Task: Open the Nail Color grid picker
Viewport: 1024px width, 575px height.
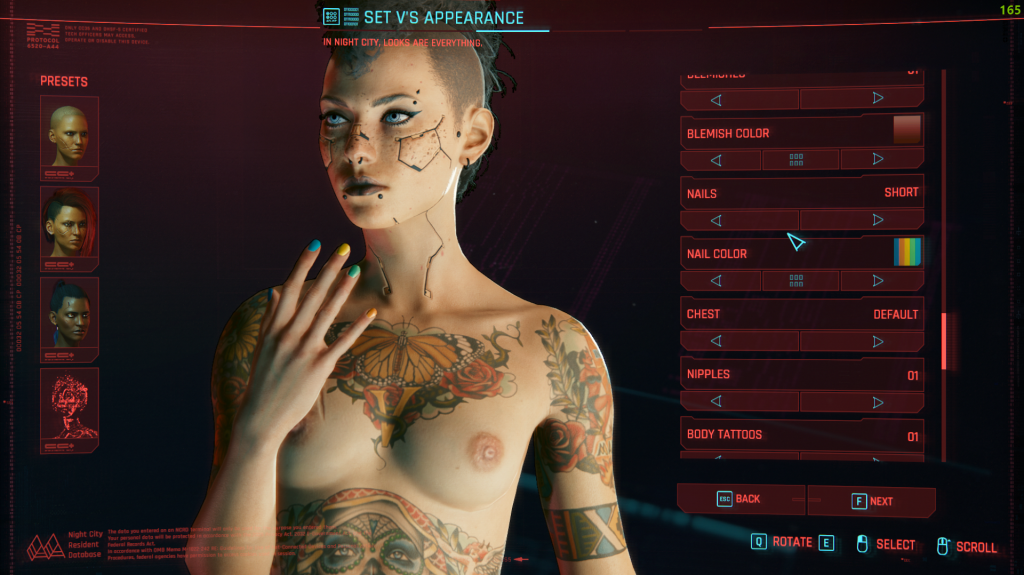Action: [797, 280]
